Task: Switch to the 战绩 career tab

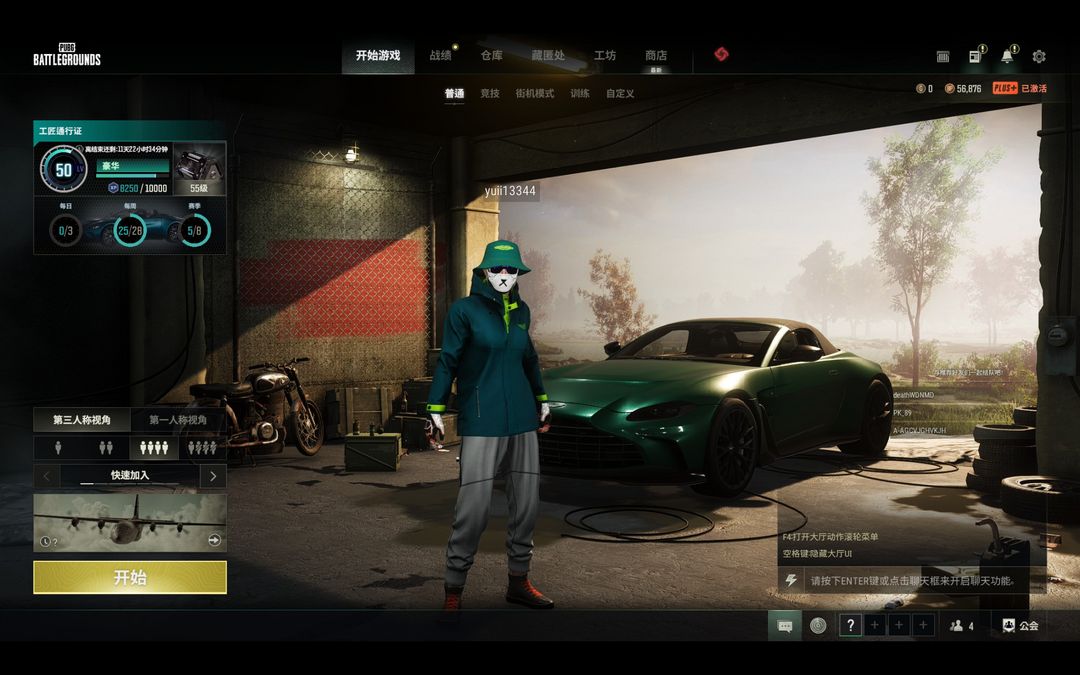Action: click(440, 56)
